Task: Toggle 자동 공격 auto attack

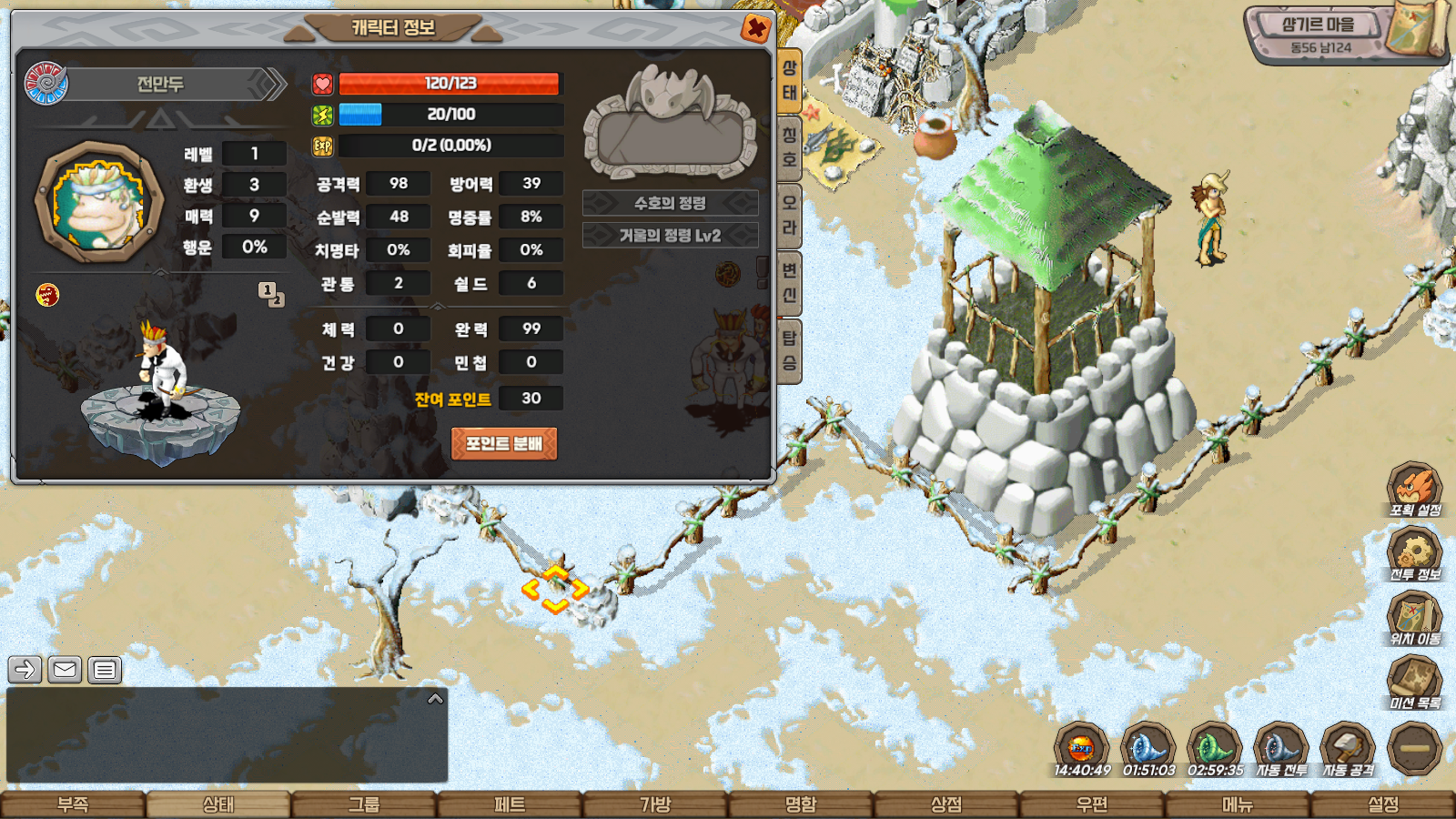Action: click(x=1348, y=750)
